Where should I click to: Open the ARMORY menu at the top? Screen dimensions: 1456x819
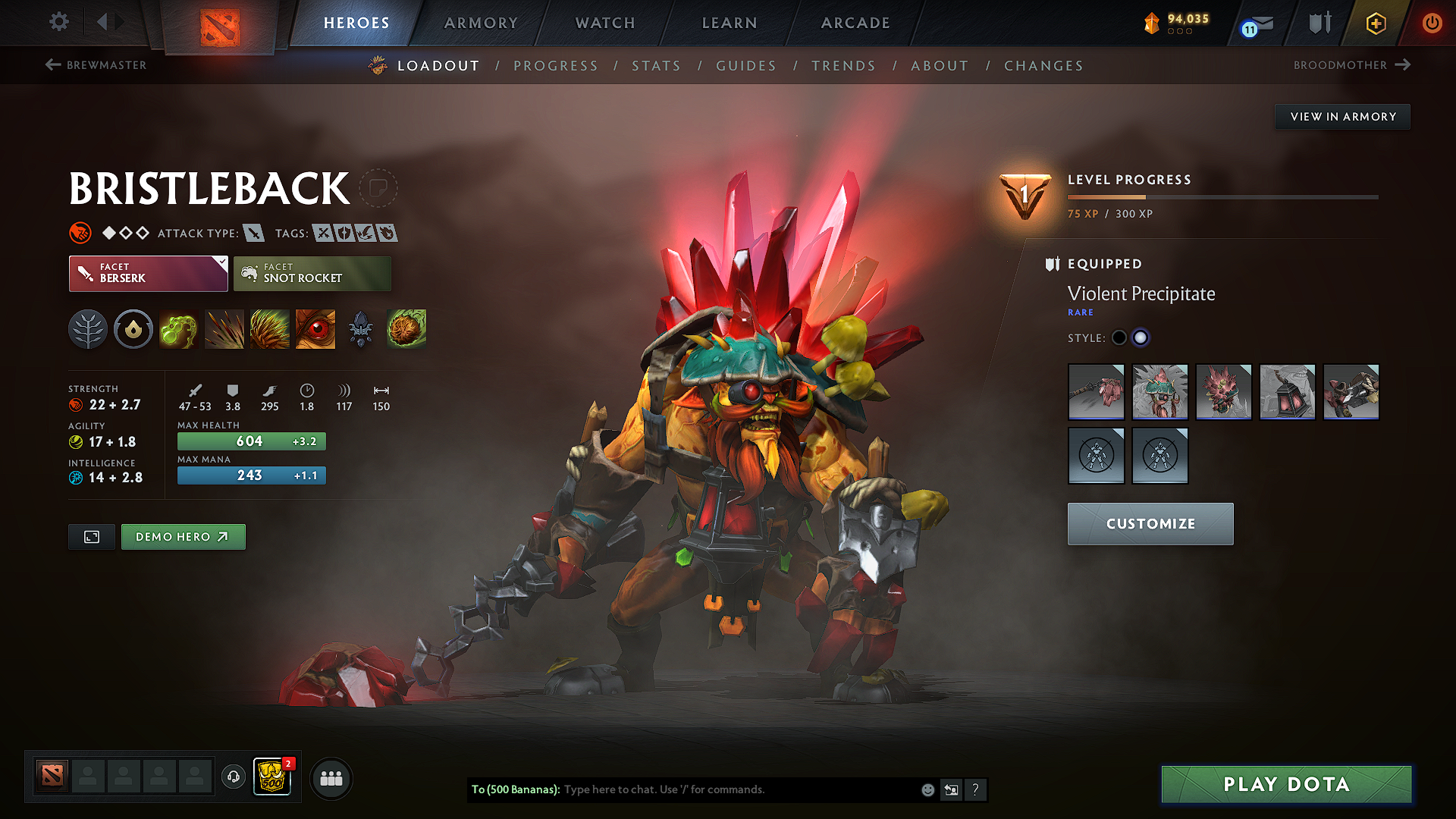click(481, 23)
